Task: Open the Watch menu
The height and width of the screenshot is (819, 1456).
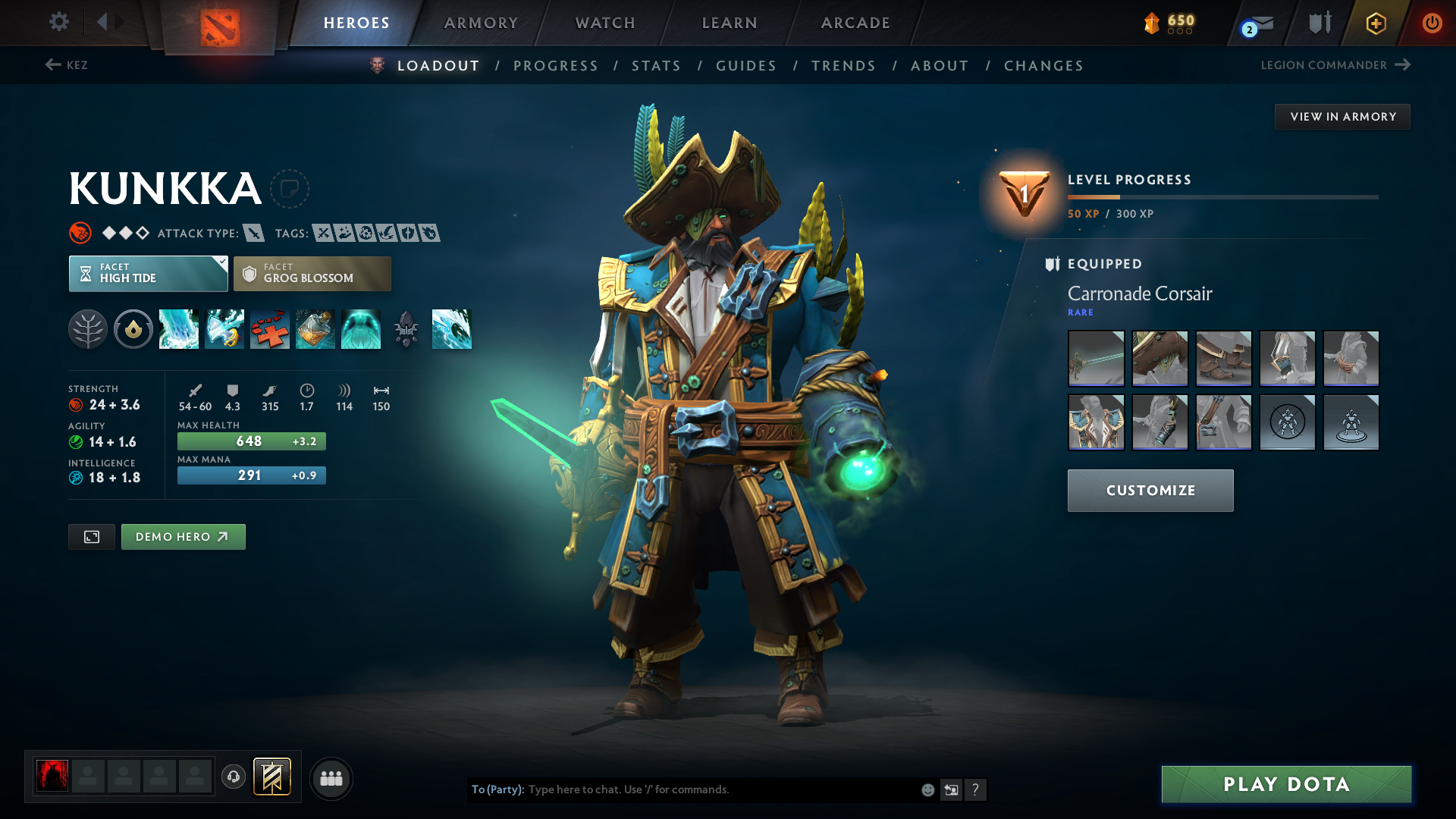Action: point(604,23)
